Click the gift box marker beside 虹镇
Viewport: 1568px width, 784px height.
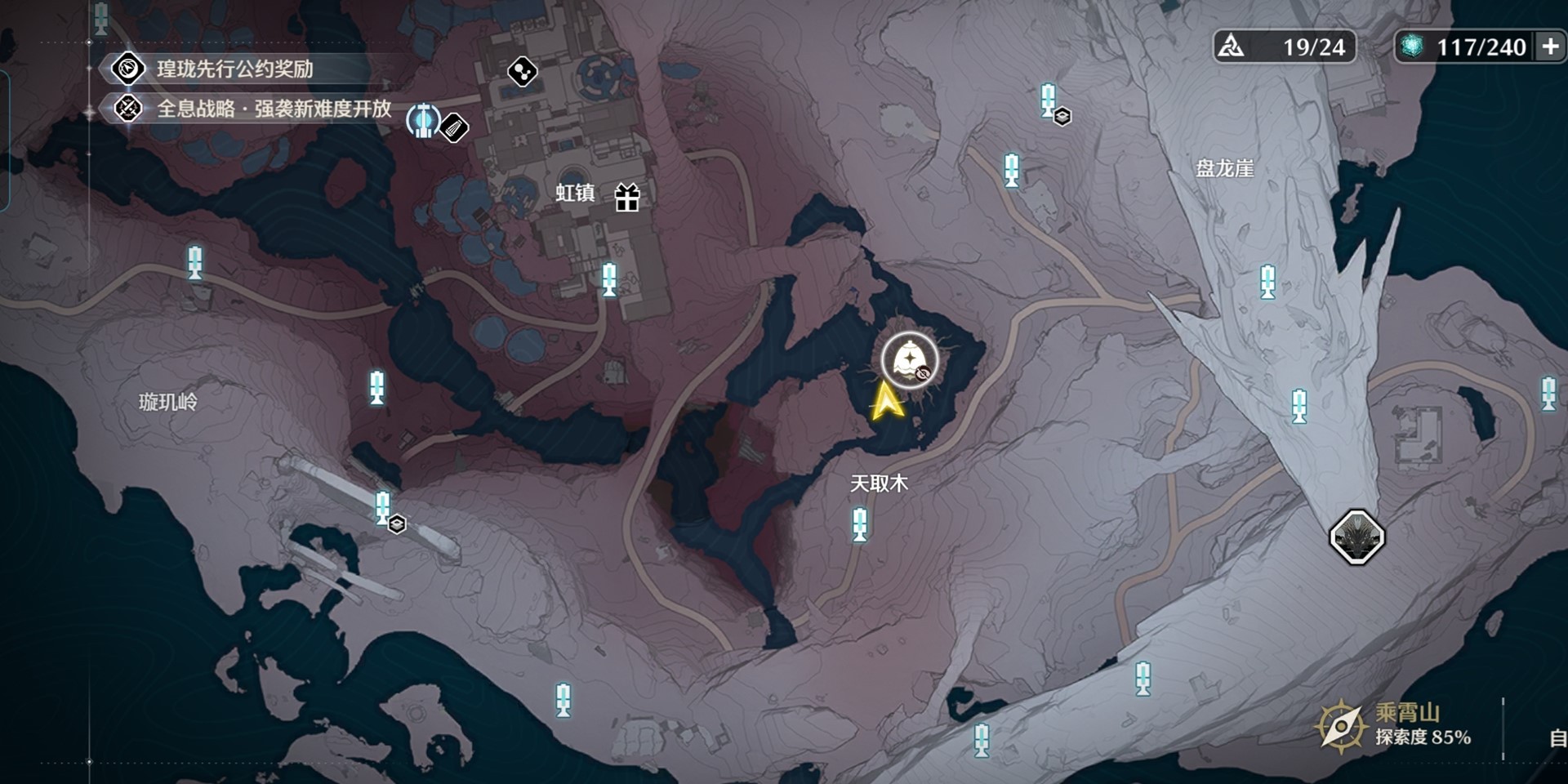[x=627, y=197]
